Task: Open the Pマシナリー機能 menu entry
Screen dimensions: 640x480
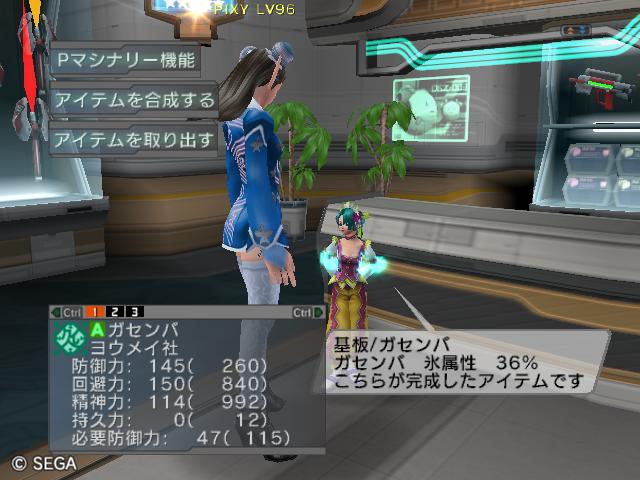Action: (x=124, y=59)
